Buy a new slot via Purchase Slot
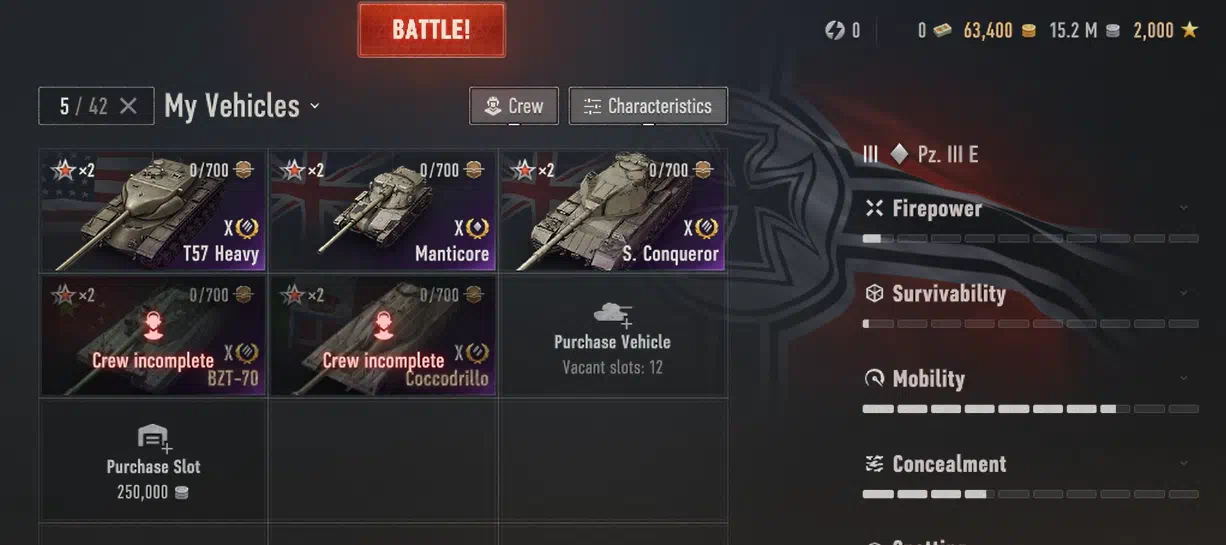Image resolution: width=1226 pixels, height=545 pixels. click(x=153, y=460)
